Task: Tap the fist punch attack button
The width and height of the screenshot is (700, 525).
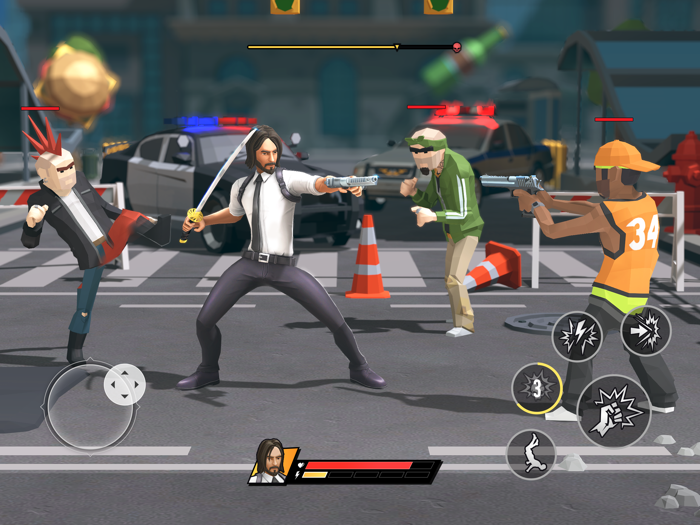Action: (614, 411)
